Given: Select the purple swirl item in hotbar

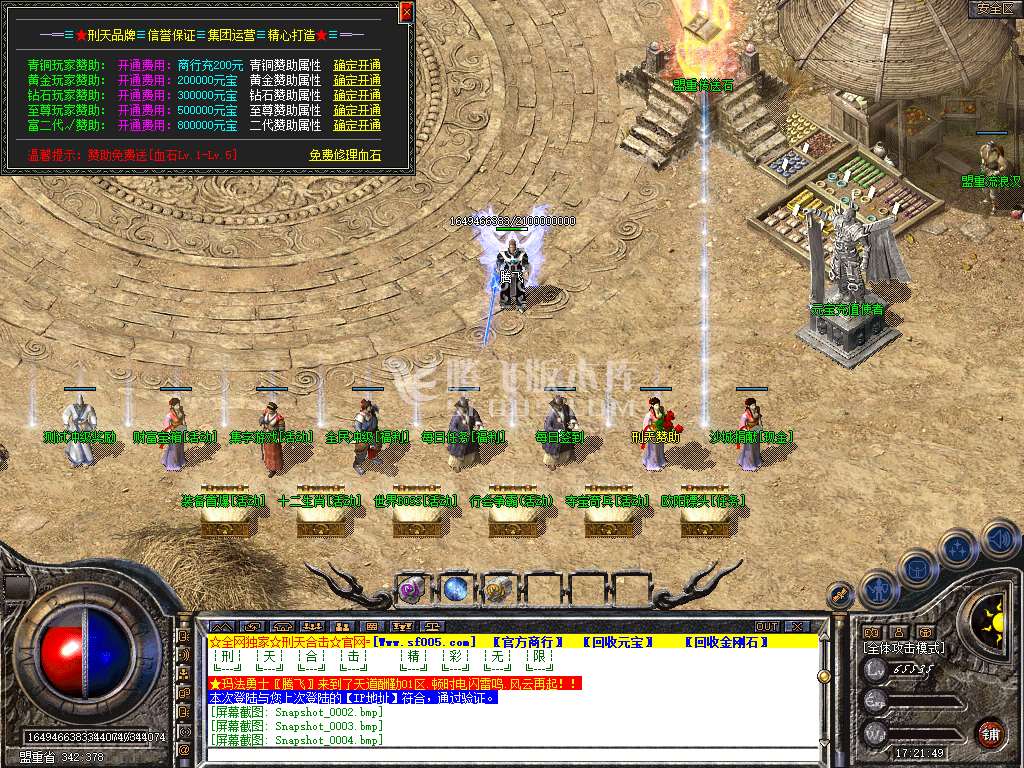Looking at the screenshot, I should (x=412, y=589).
